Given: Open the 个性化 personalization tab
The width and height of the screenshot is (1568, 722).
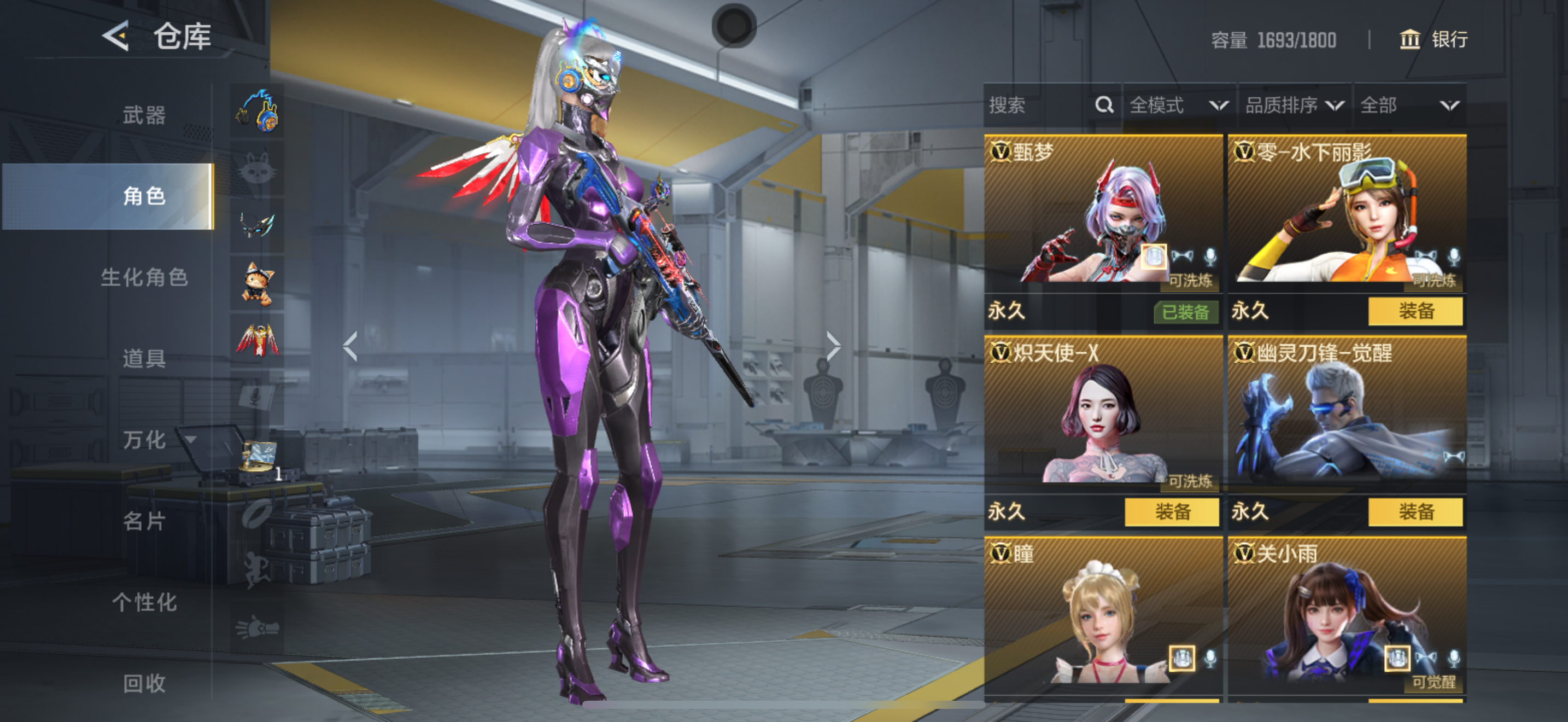Looking at the screenshot, I should coord(144,602).
